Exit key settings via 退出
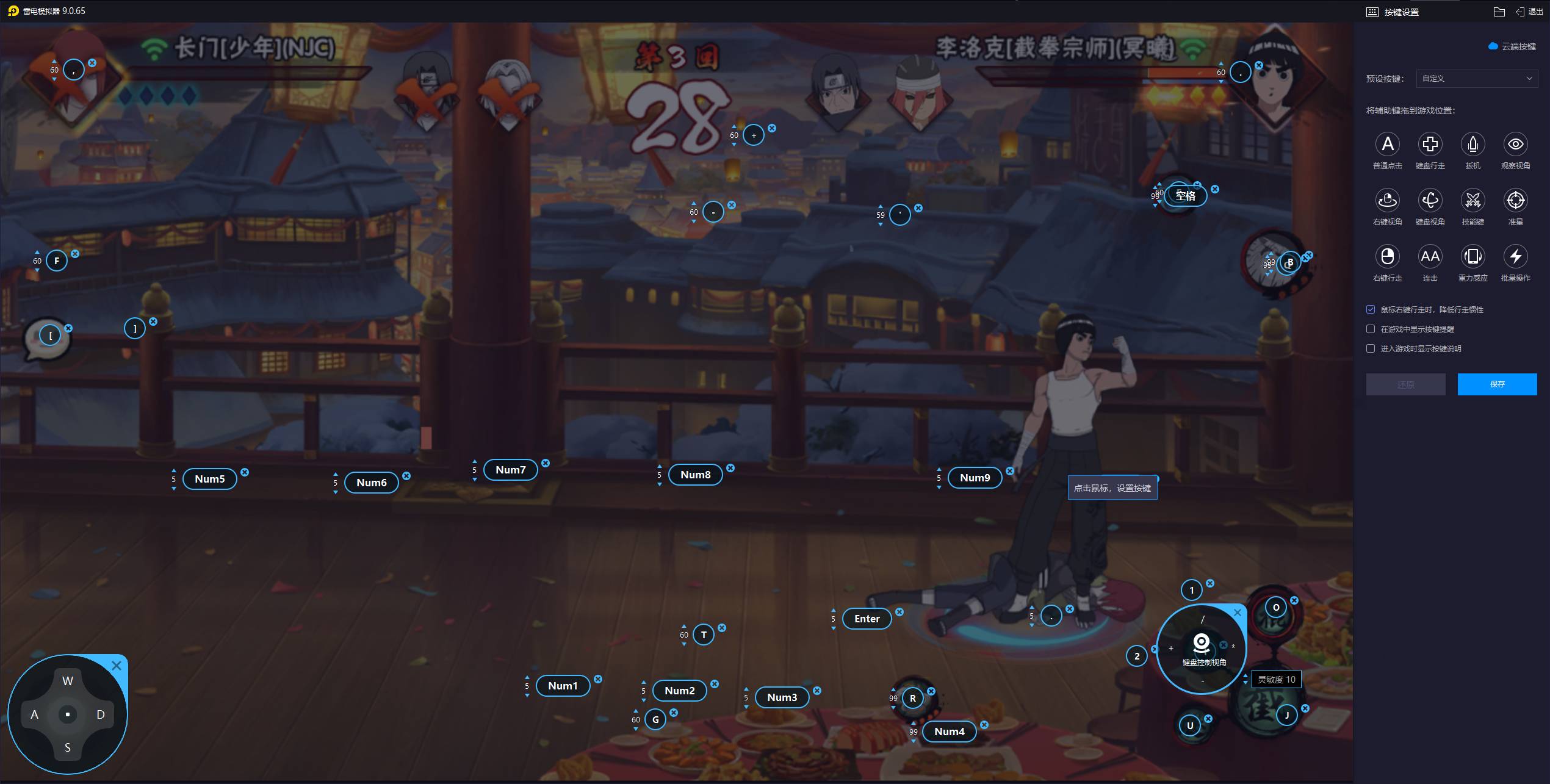The image size is (1550, 784). tap(1529, 12)
